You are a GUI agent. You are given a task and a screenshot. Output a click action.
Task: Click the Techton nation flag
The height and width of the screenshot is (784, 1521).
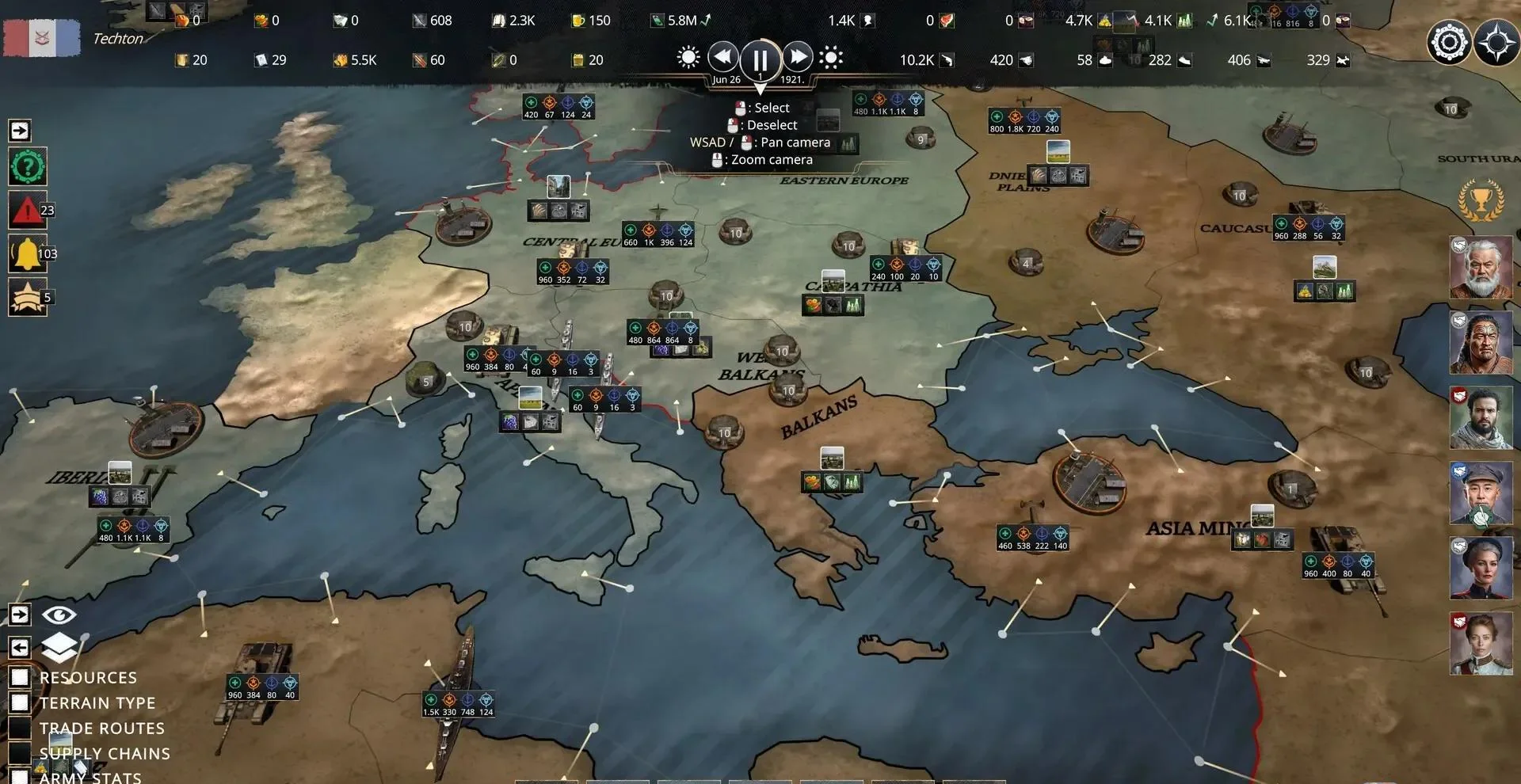coord(41,38)
